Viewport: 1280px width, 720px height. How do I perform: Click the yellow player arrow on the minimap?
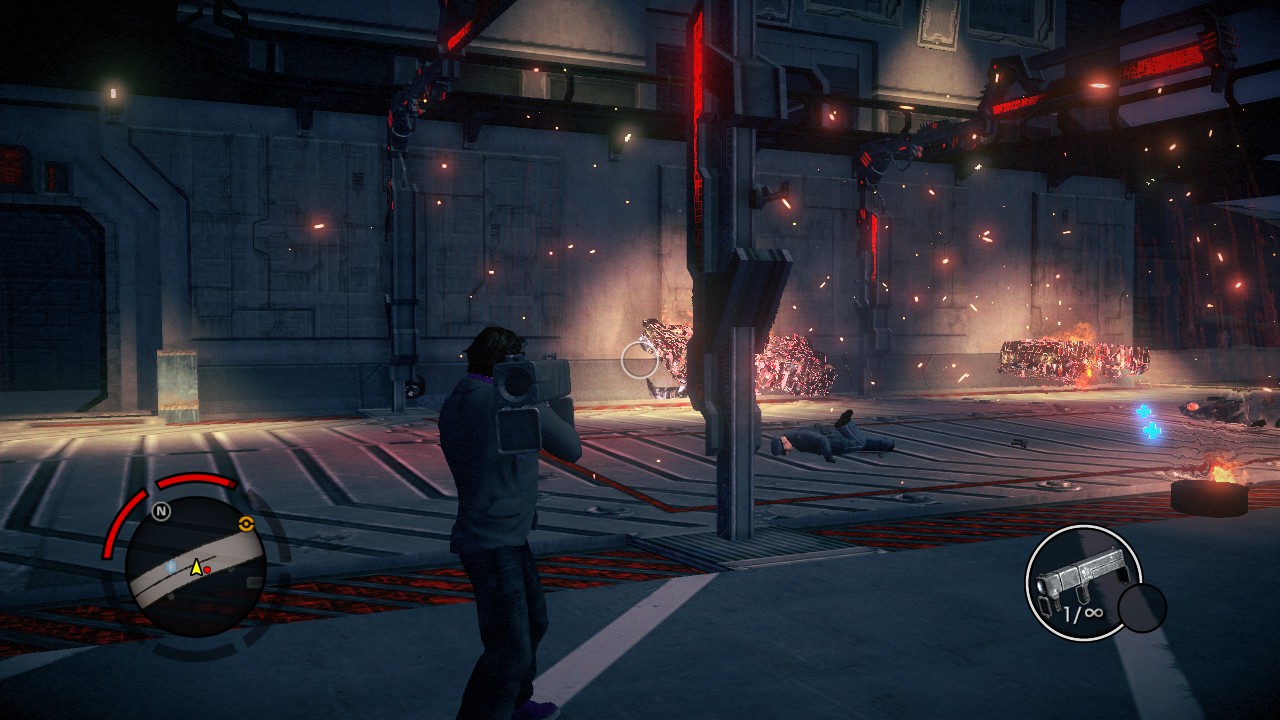coord(197,568)
